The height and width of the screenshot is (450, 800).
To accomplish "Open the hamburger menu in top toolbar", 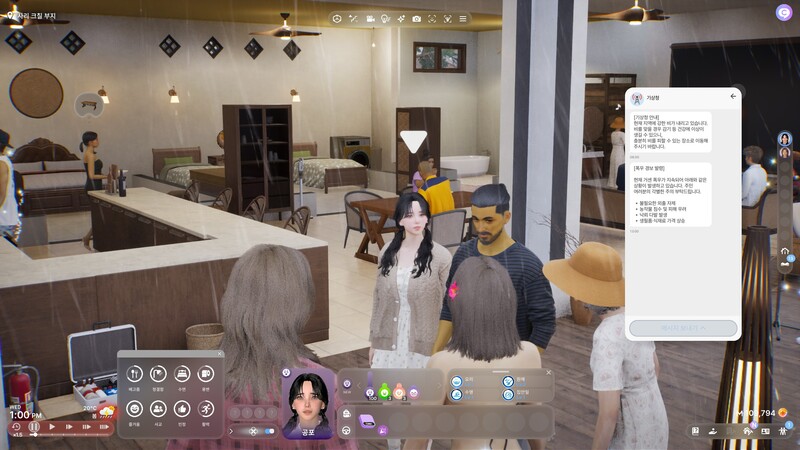I will pyautogui.click(x=462, y=18).
